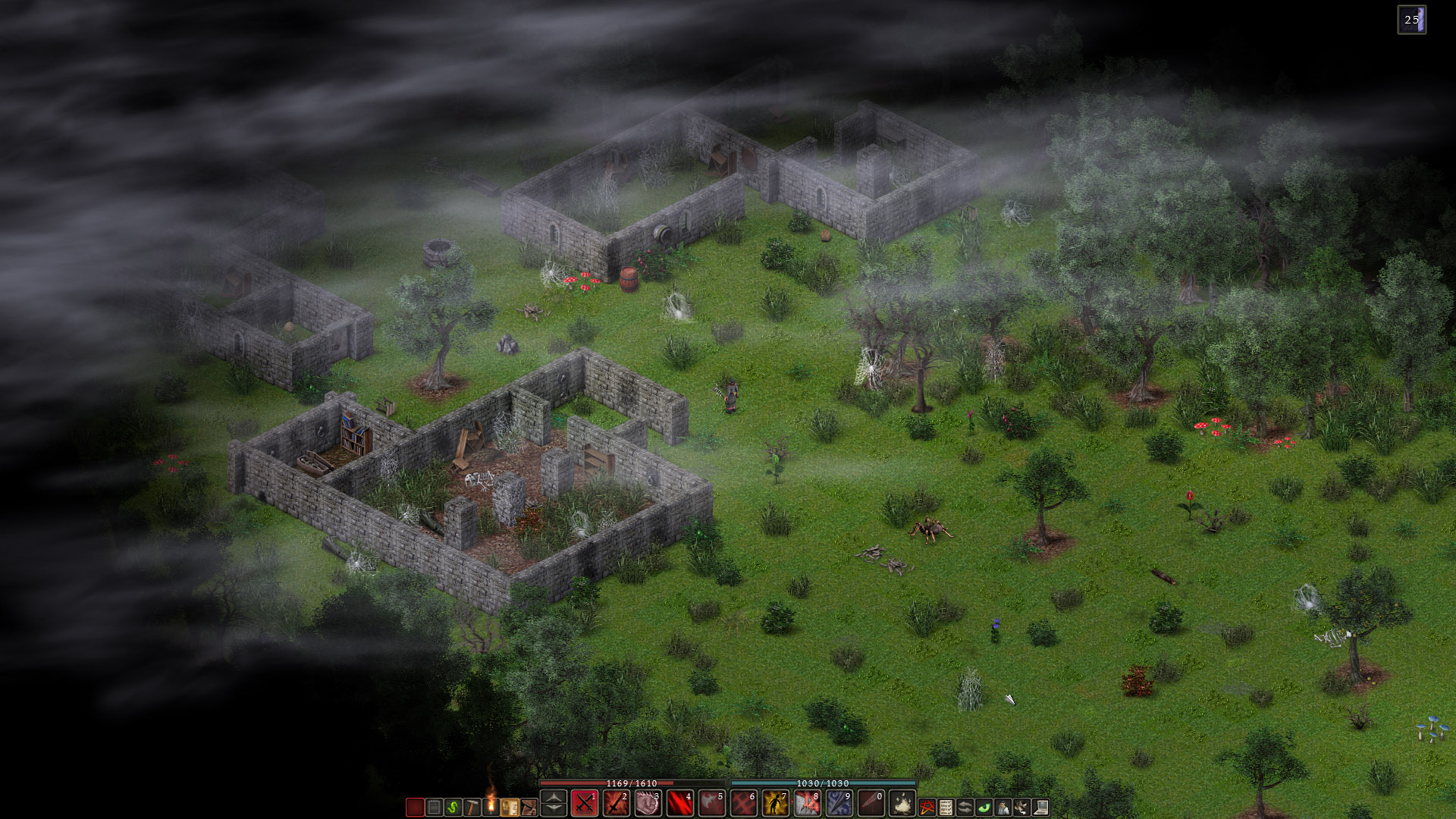Activate the yellow silhouette skill in slot 7
Viewport: 1456px width, 819px height.
point(775,803)
